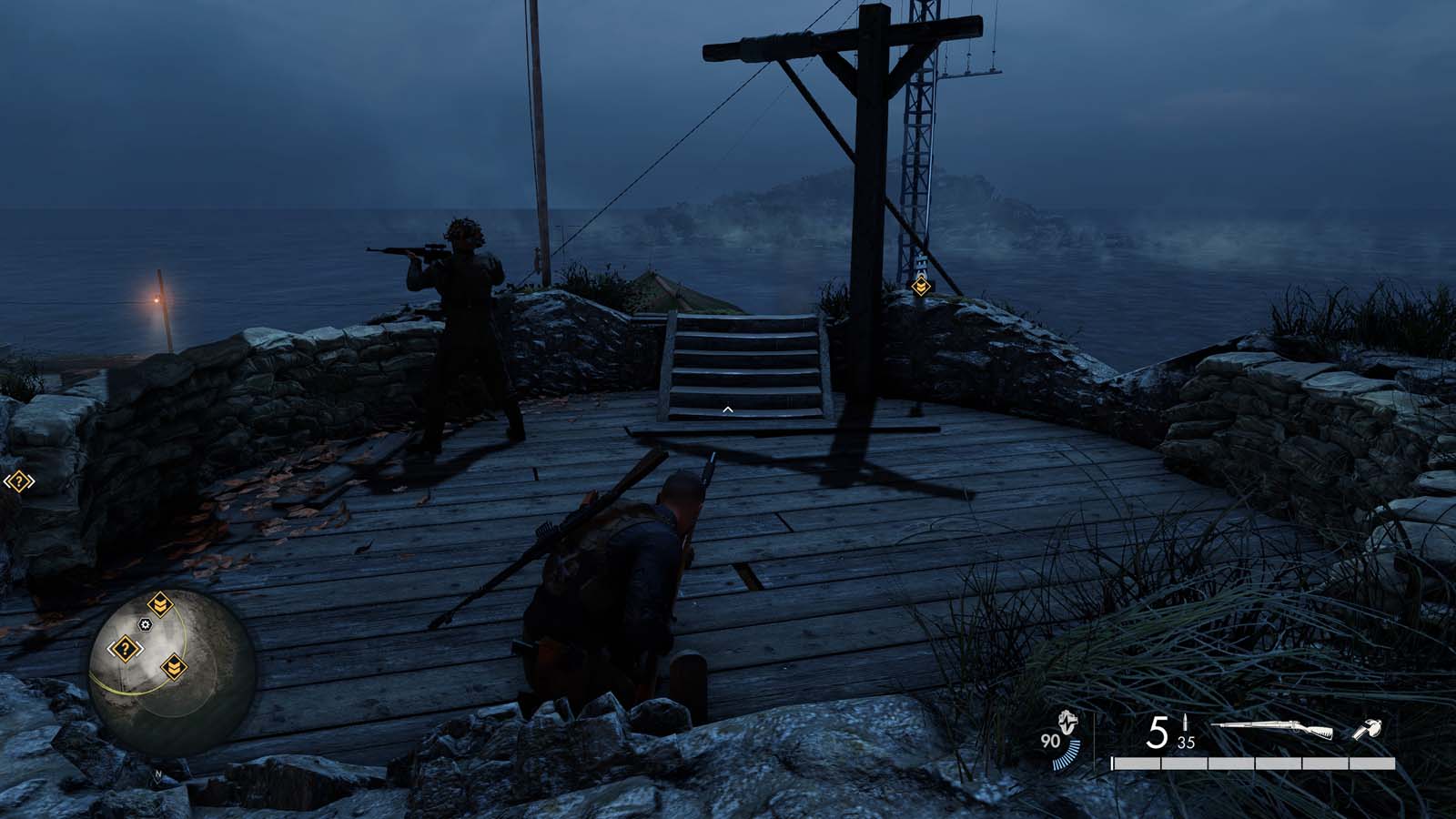Viewport: 1456px width, 819px height.
Task: Click the upper chevron enemy marker on the minimap
Action: (159, 602)
